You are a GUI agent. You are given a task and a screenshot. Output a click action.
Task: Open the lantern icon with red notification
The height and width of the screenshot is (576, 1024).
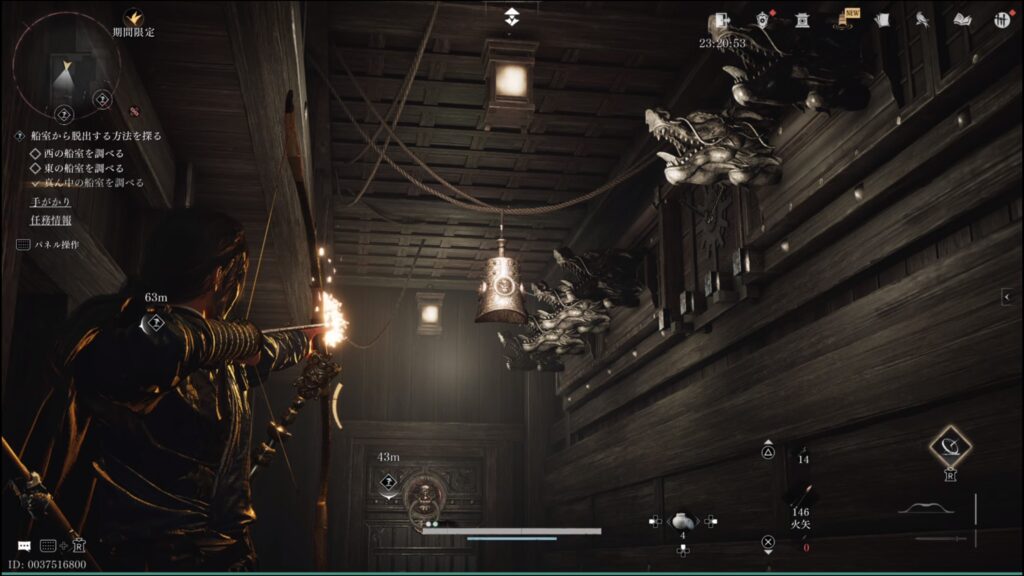pyautogui.click(x=764, y=19)
